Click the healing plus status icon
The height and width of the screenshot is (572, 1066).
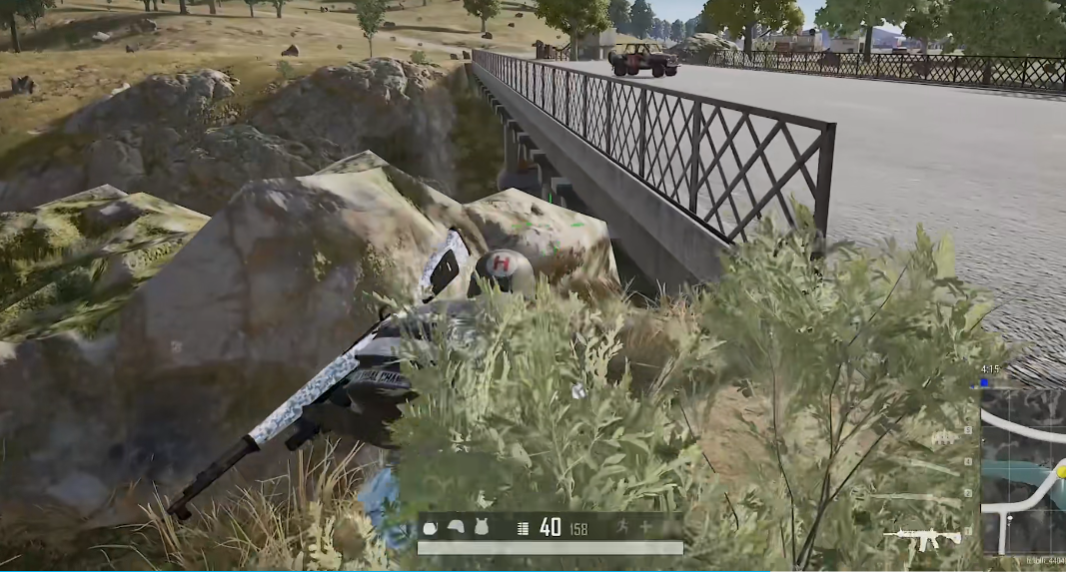[x=644, y=527]
